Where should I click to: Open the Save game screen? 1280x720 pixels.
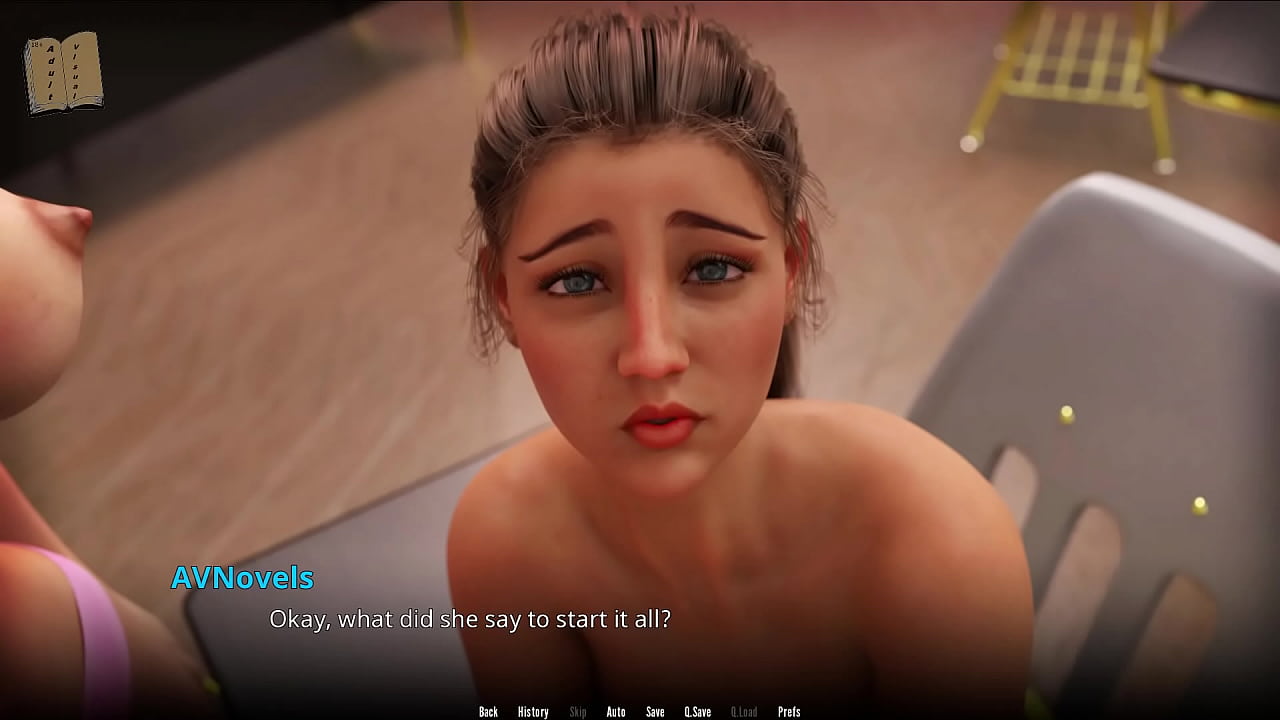[x=655, y=712]
